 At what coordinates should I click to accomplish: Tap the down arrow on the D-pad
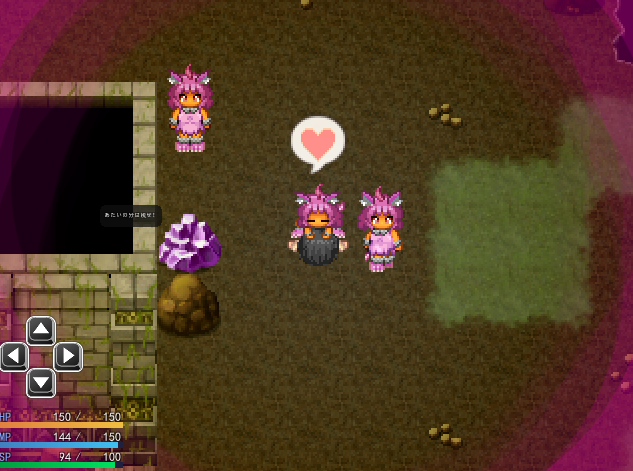[41, 382]
